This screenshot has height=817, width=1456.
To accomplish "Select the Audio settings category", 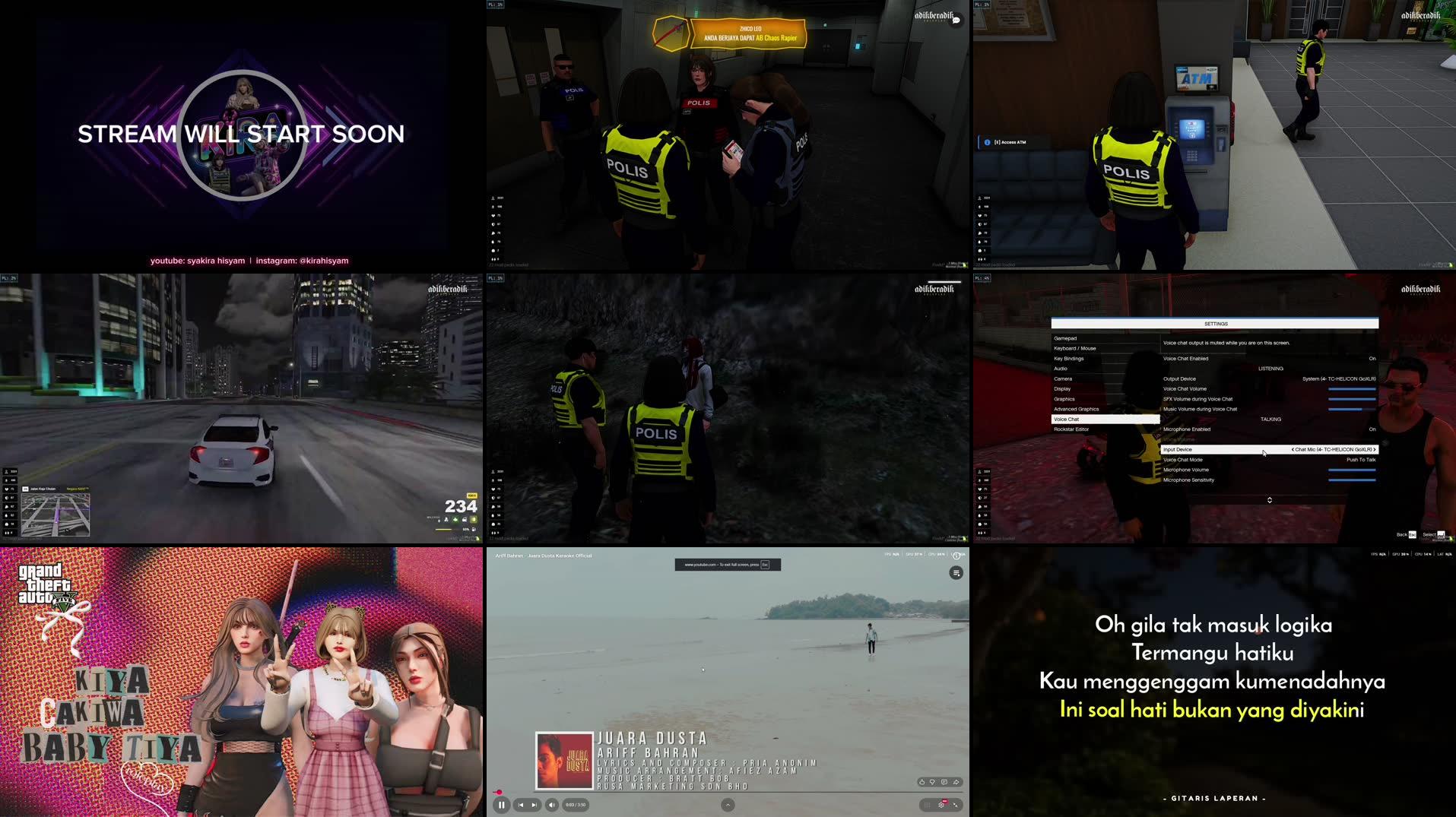I will click(1063, 369).
